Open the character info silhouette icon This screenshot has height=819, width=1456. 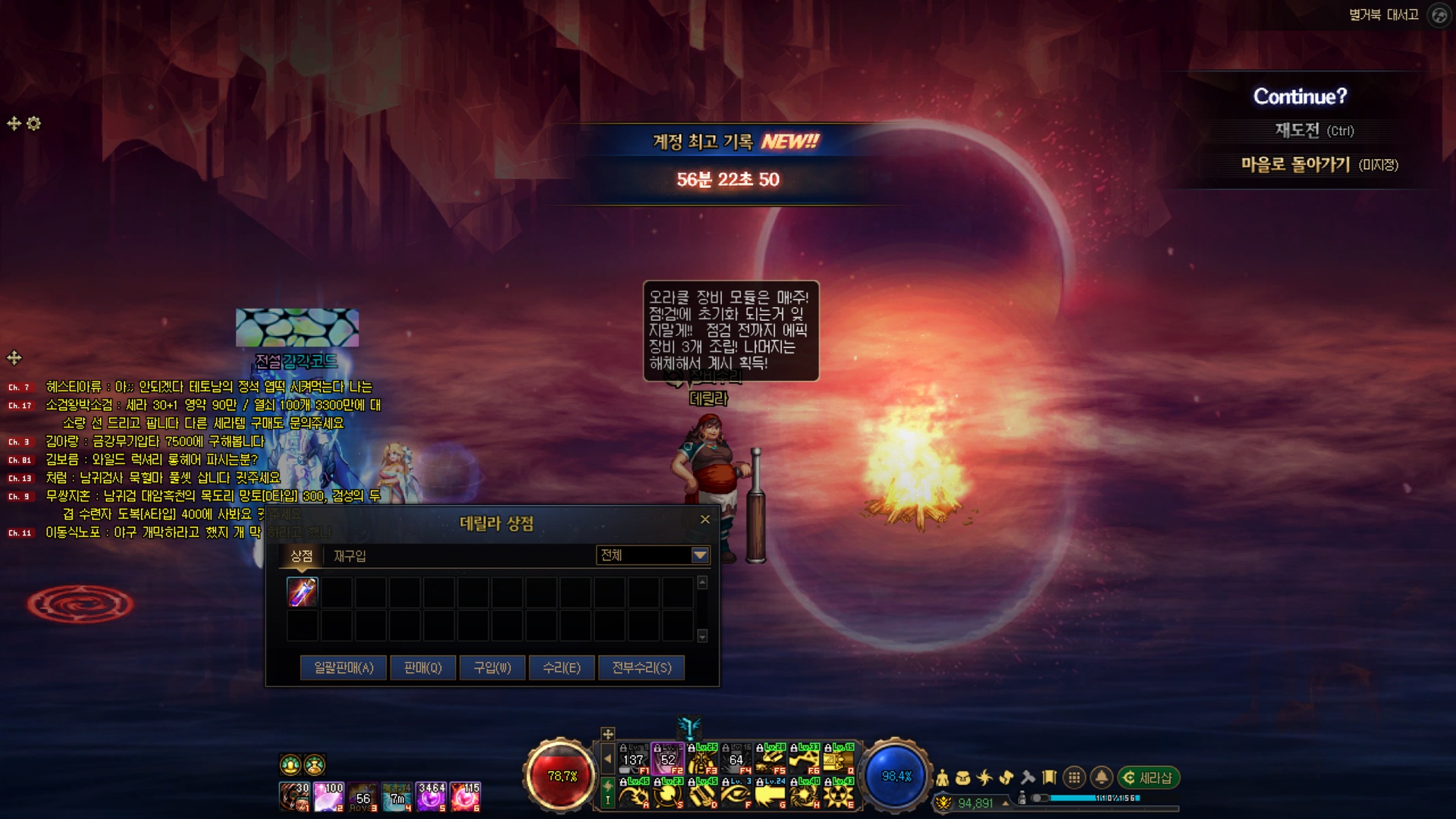pyautogui.click(x=943, y=777)
